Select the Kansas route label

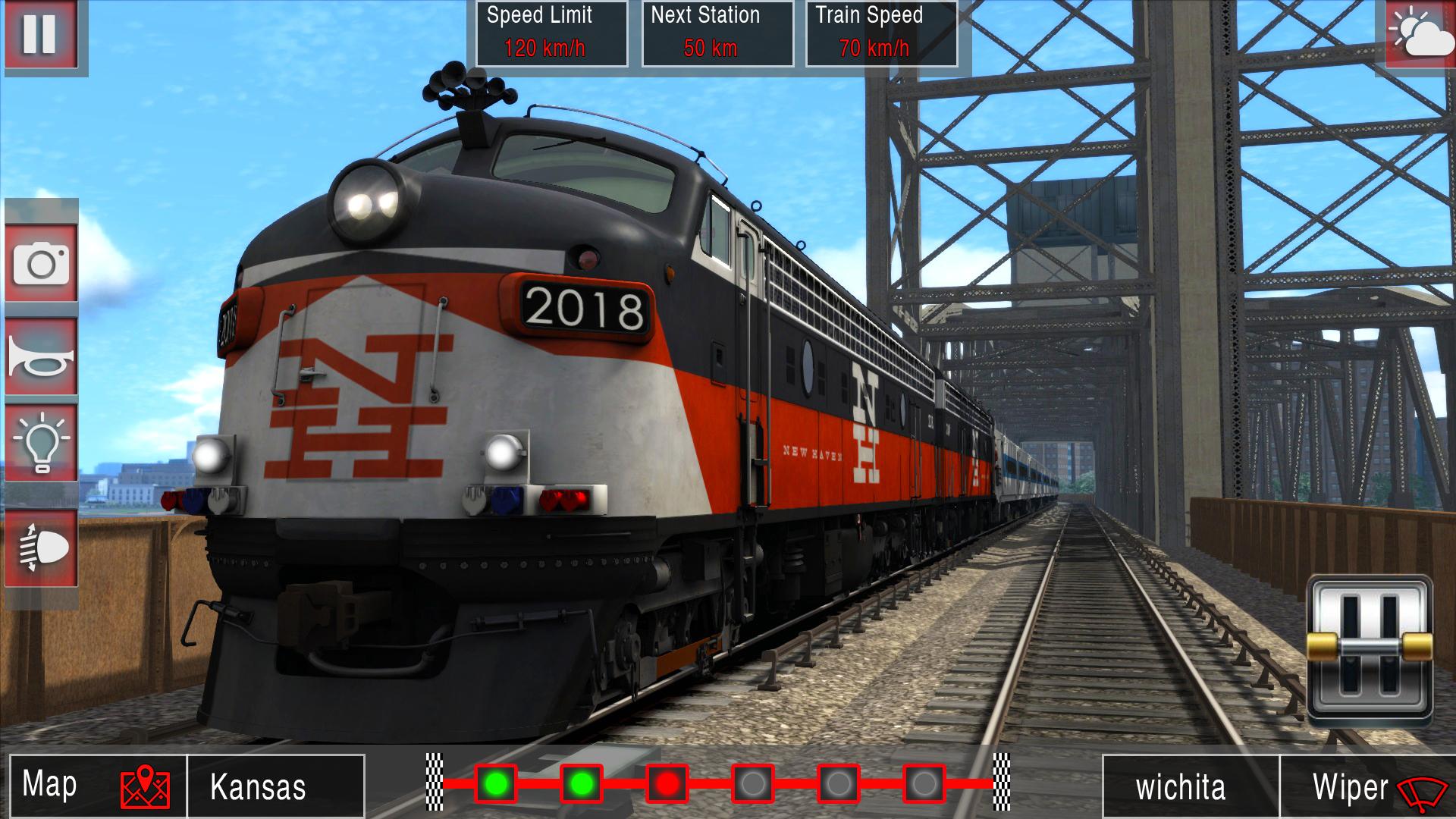tap(256, 785)
